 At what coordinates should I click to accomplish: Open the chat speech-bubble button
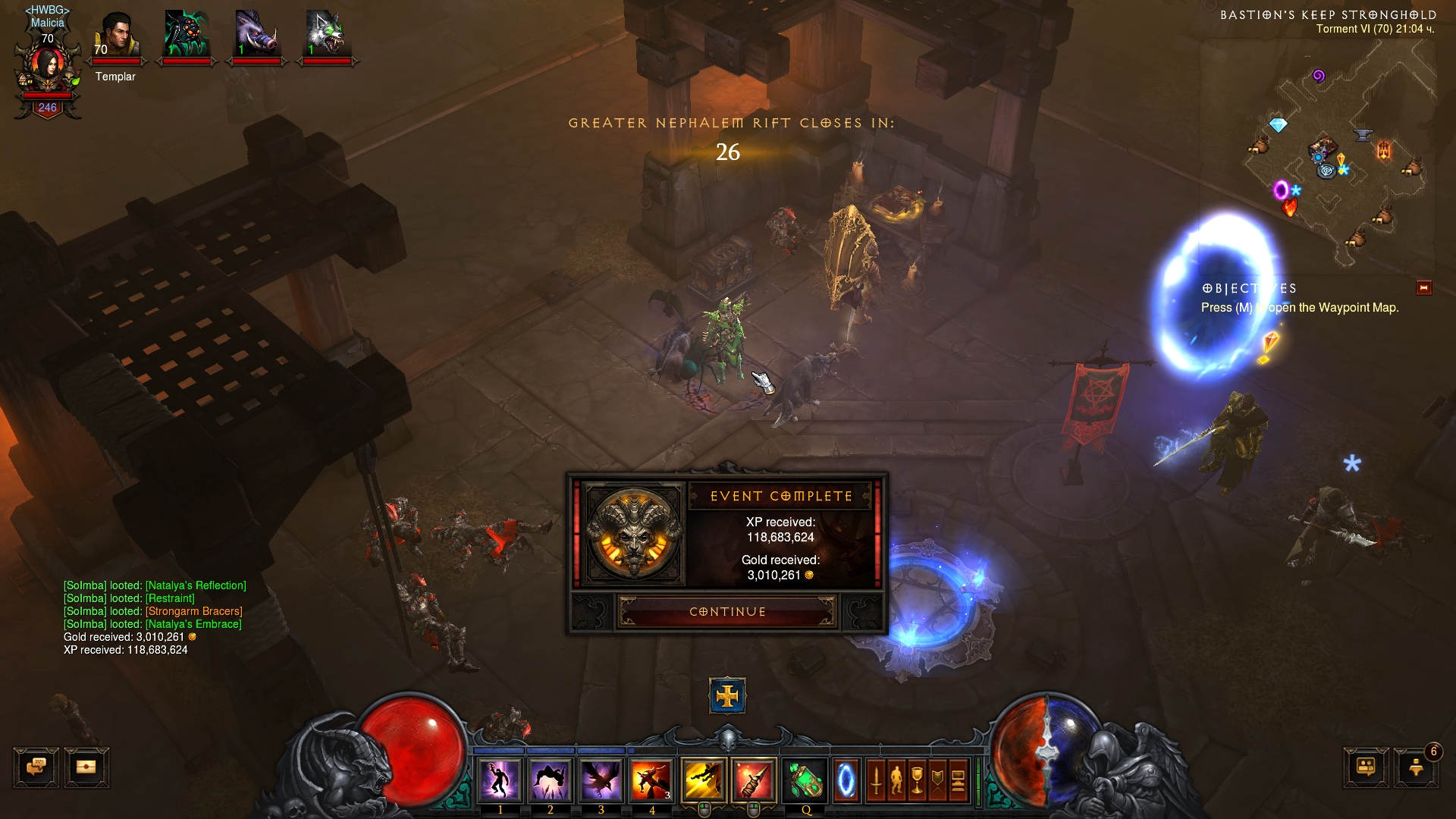pos(36,767)
